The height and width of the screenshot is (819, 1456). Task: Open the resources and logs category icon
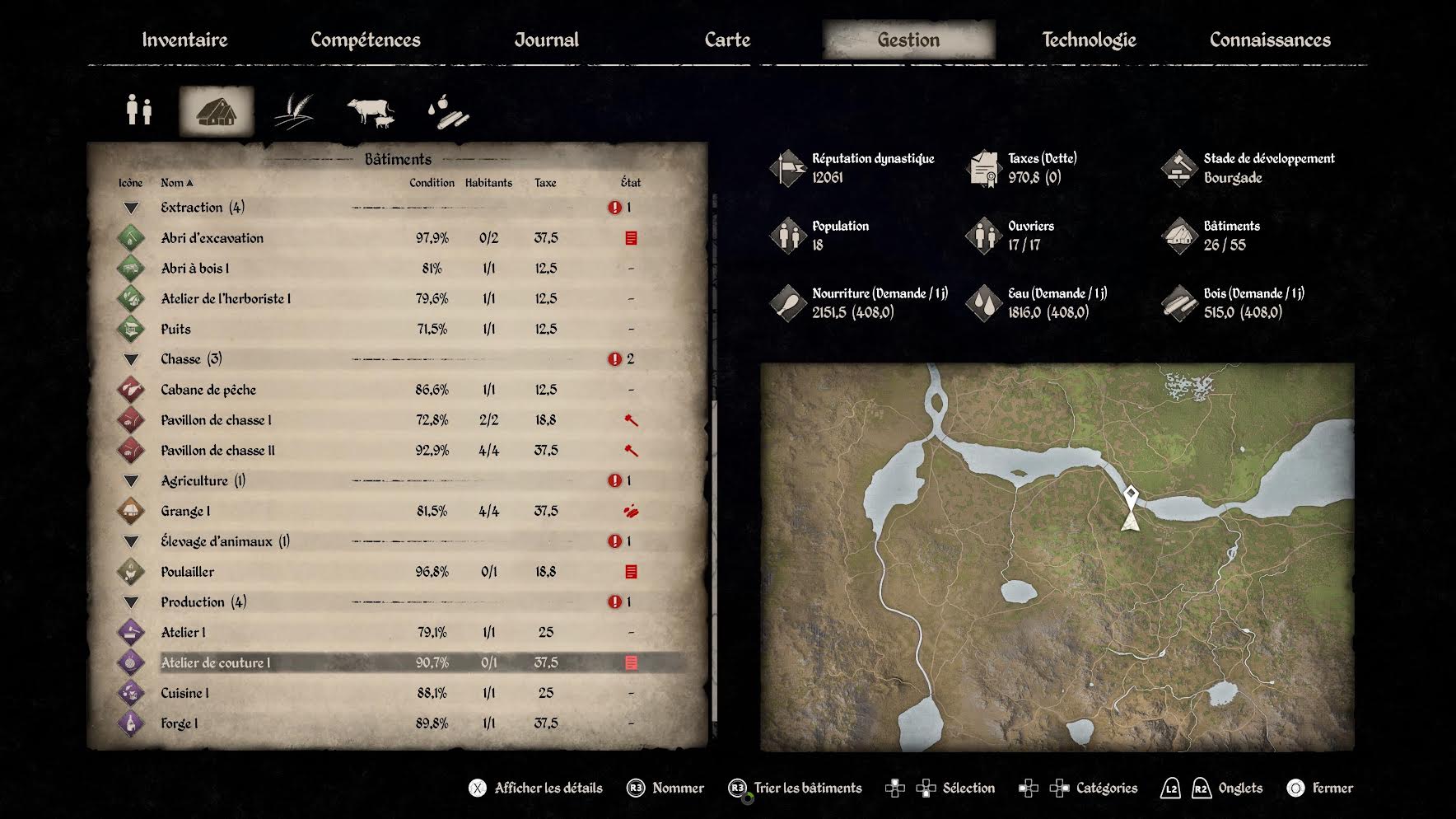pyautogui.click(x=448, y=110)
